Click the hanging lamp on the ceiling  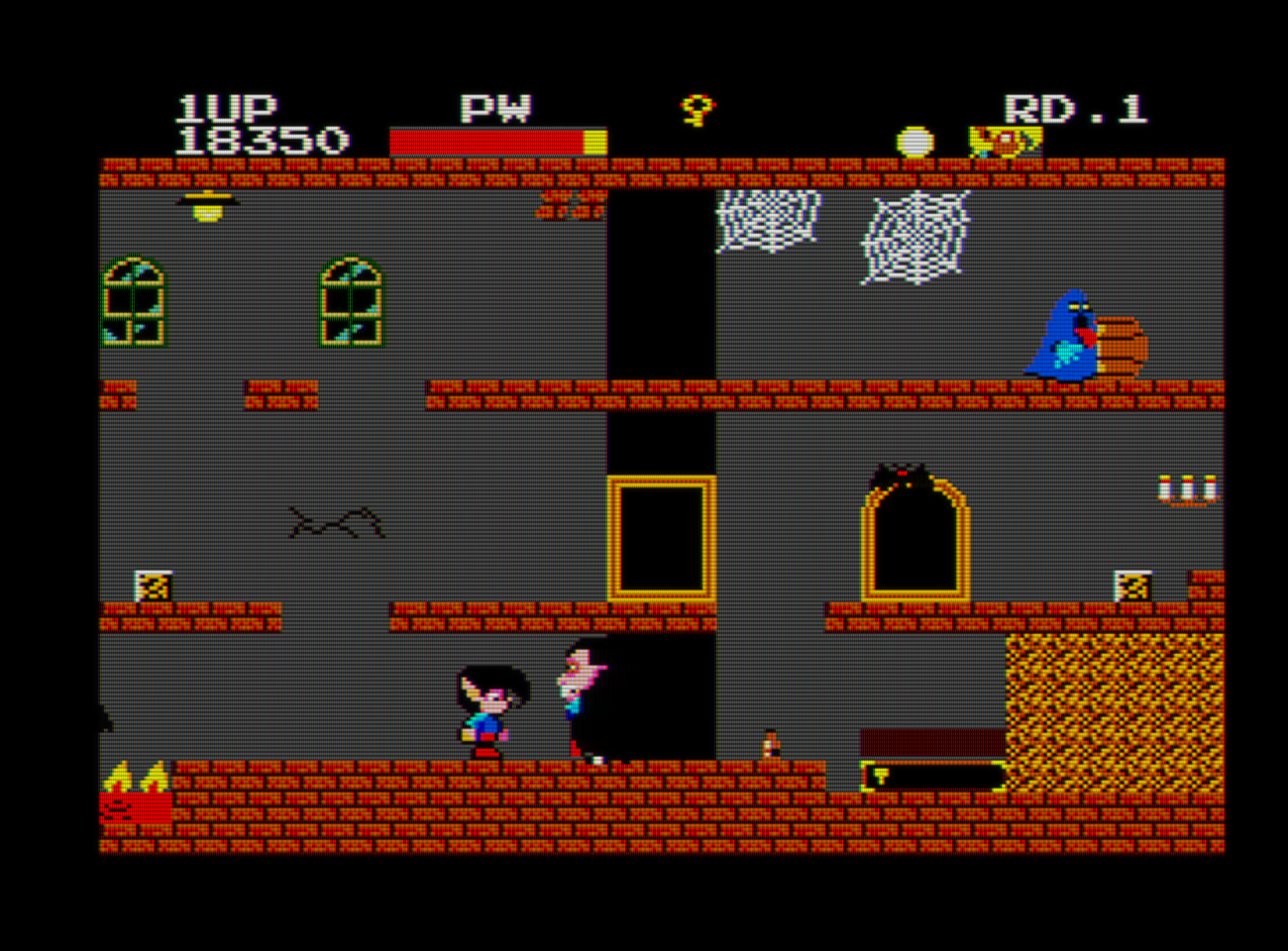pyautogui.click(x=206, y=205)
